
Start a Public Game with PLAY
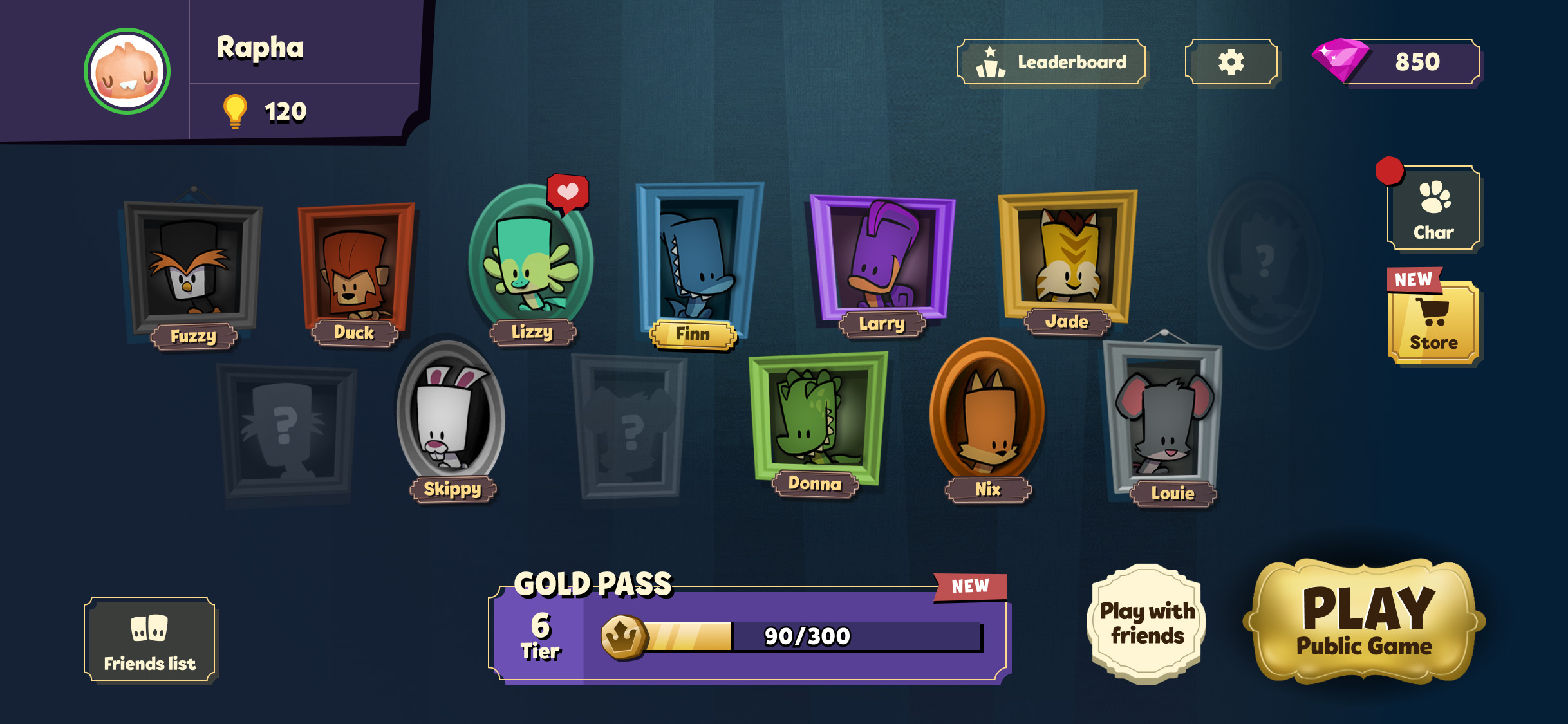1365,622
